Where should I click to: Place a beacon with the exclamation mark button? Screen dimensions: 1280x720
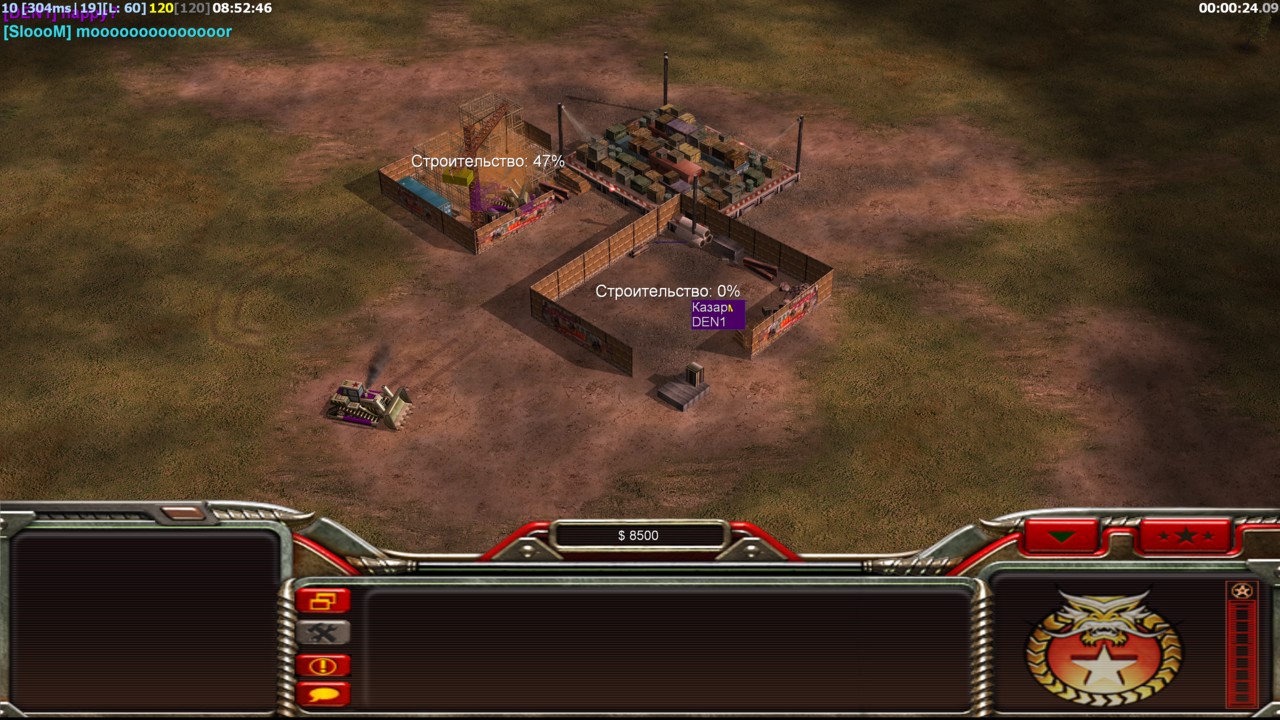(323, 665)
